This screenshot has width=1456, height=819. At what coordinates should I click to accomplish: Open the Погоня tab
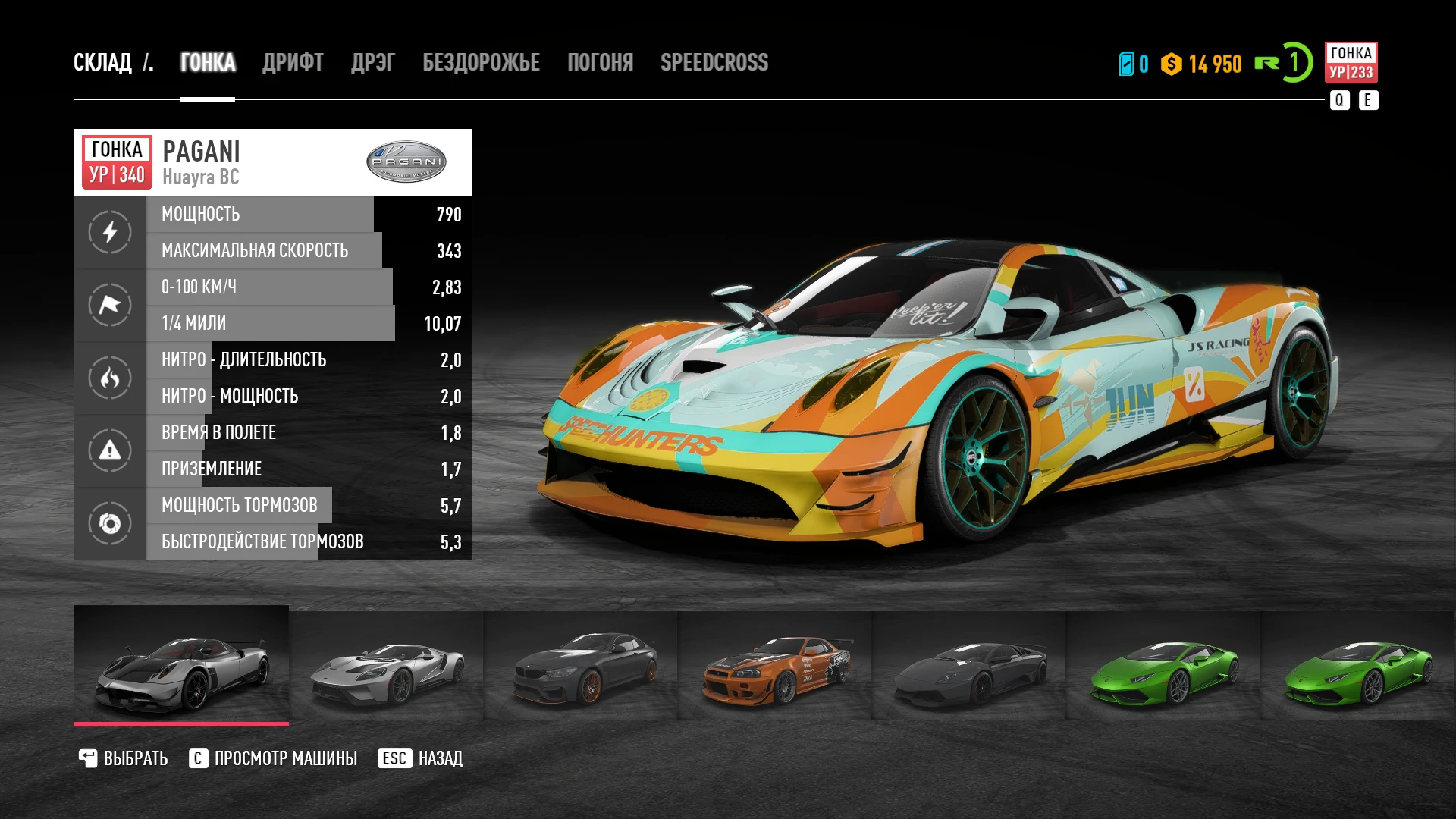pyautogui.click(x=600, y=62)
